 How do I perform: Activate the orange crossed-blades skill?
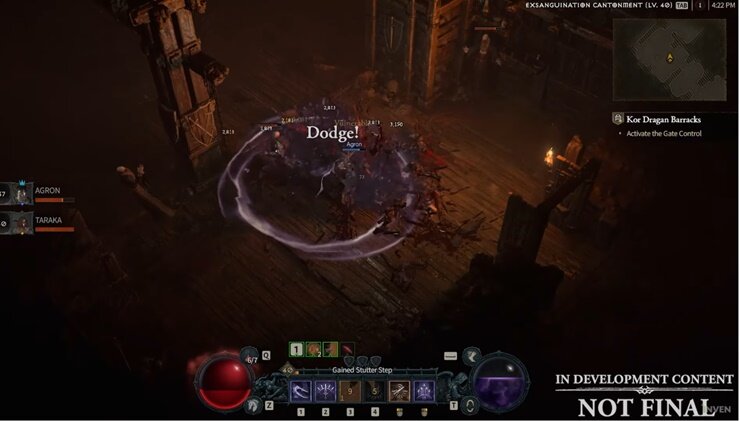click(x=398, y=391)
